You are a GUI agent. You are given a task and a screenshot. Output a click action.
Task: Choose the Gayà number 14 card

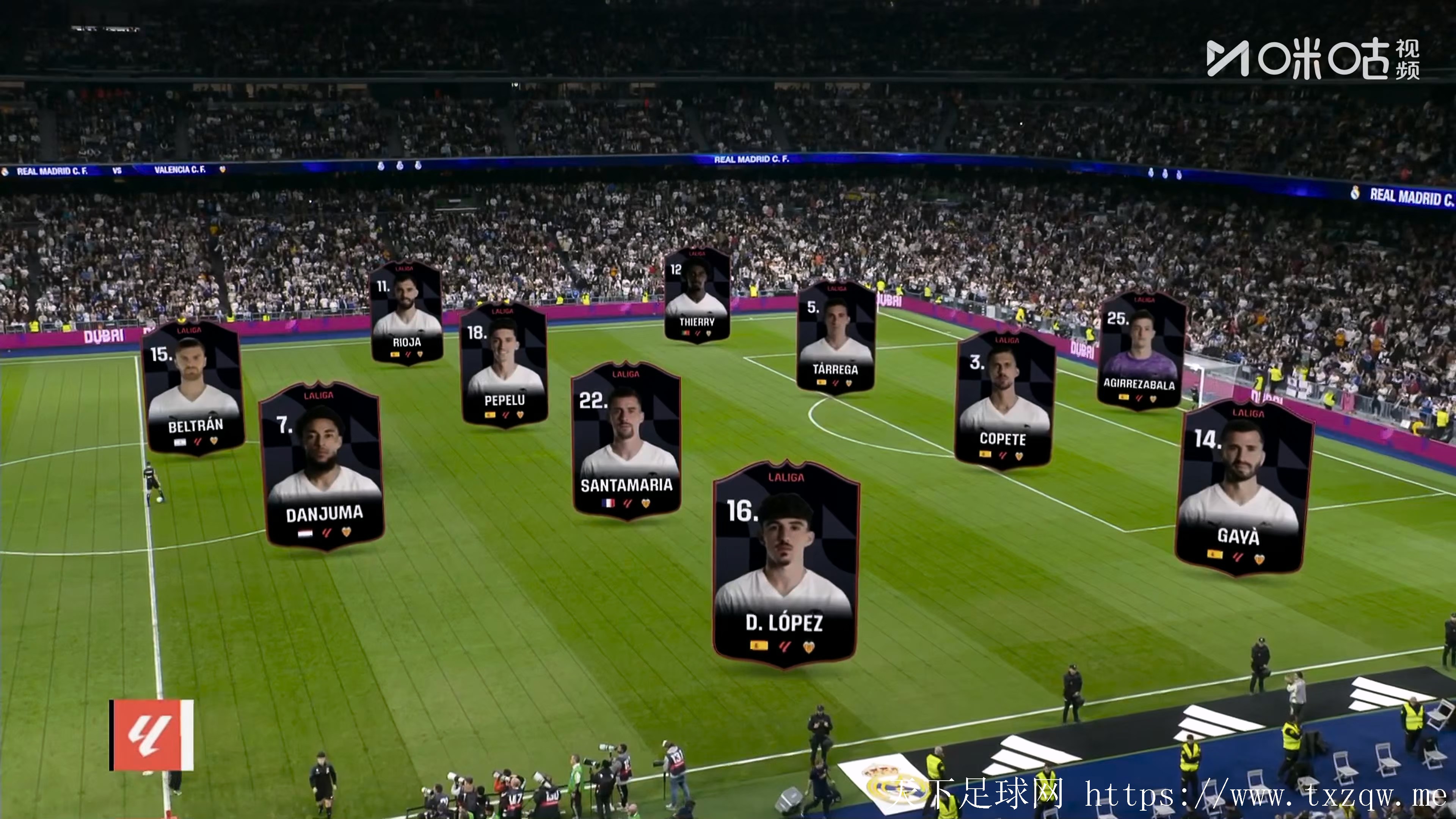point(1244,489)
